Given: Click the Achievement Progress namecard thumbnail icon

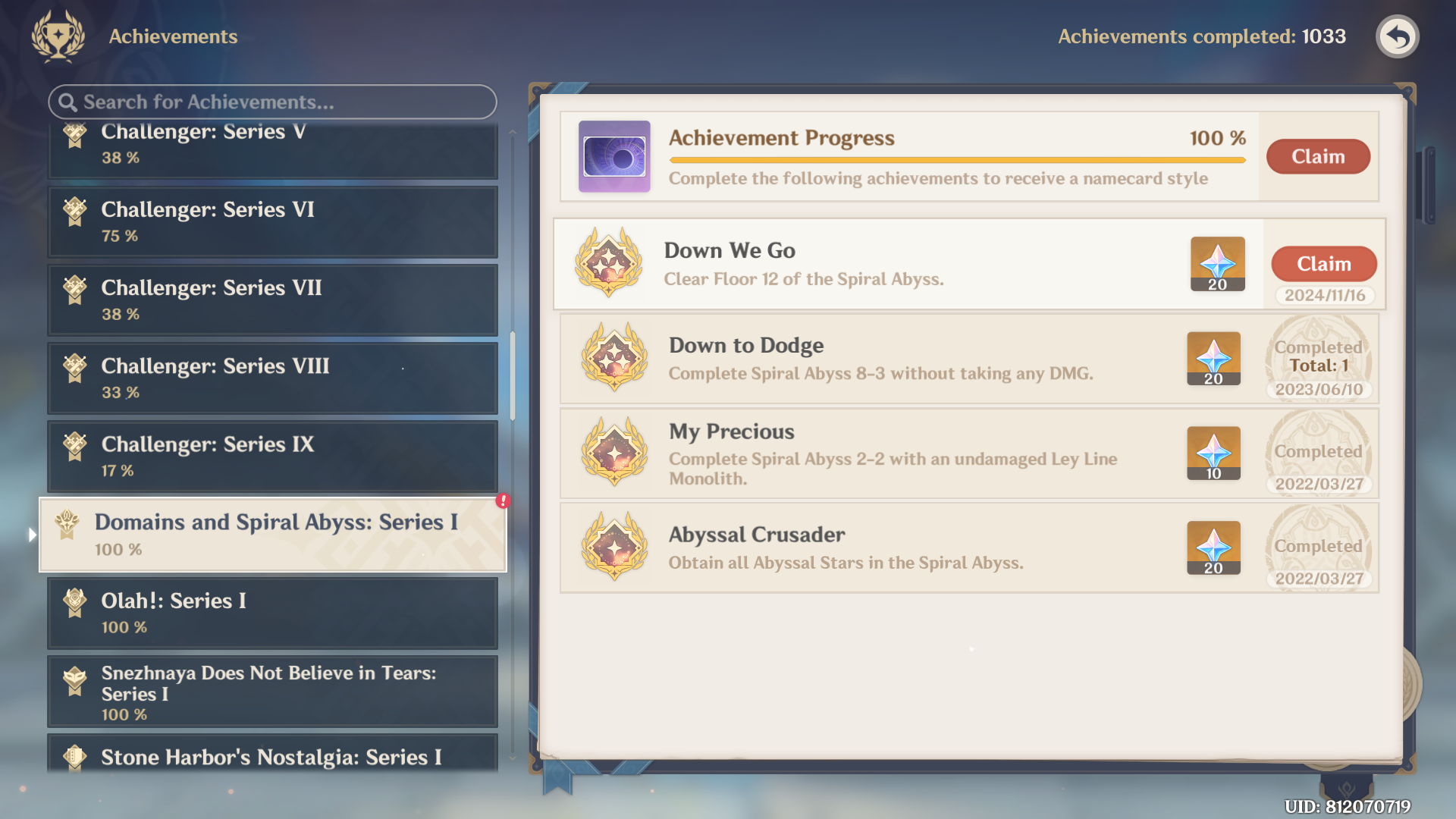Looking at the screenshot, I should coord(614,156).
